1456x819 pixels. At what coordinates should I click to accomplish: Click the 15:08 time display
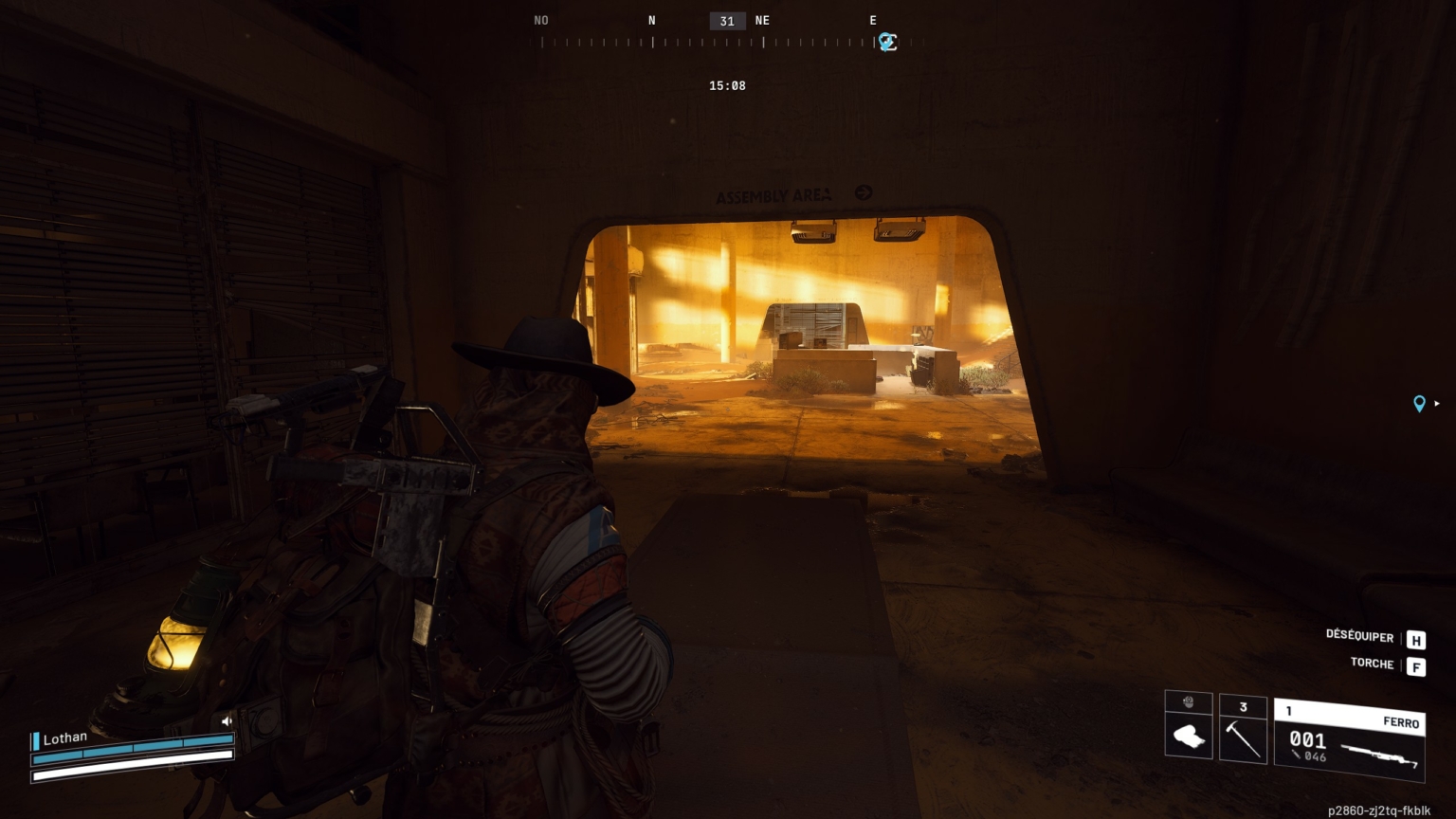(x=728, y=85)
